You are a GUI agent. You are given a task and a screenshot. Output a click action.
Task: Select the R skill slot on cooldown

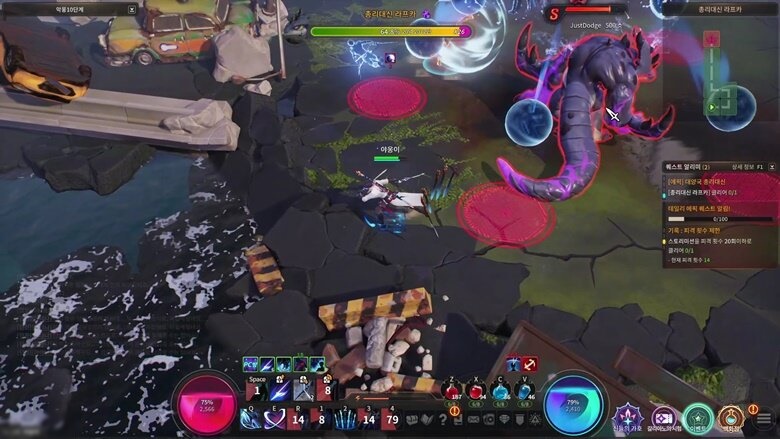296,419
